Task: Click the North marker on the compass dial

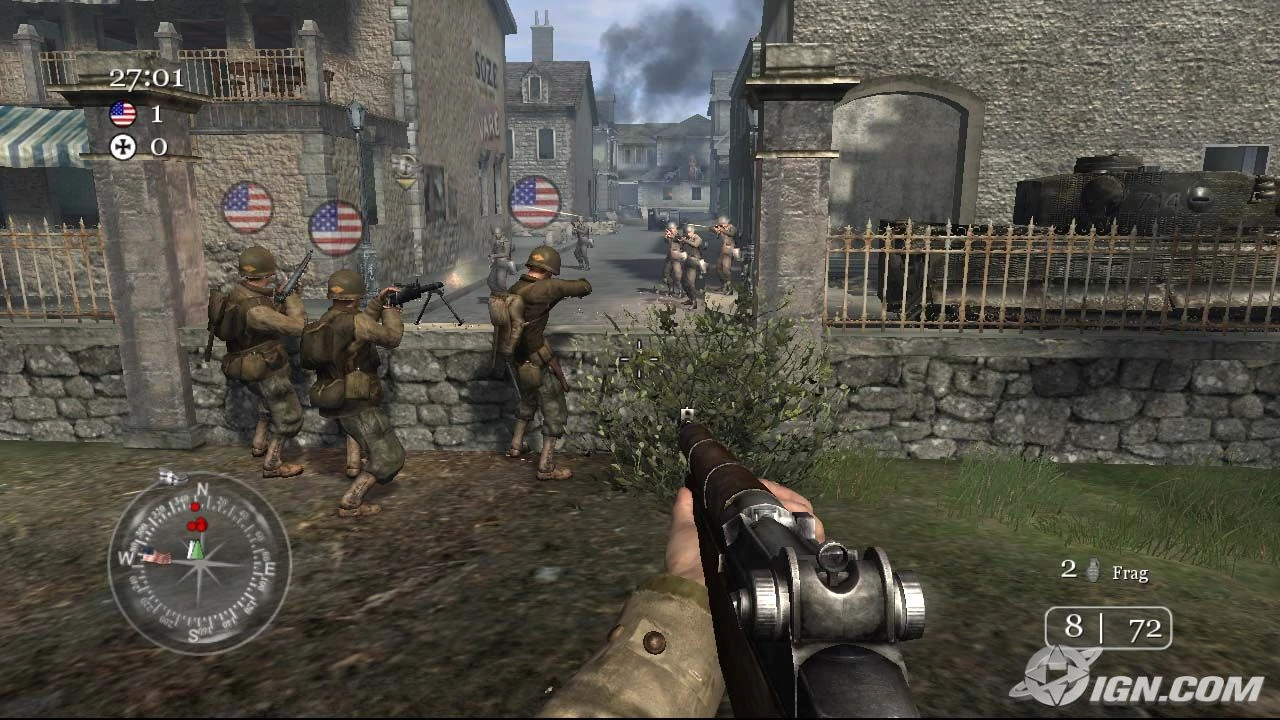Action: point(204,489)
